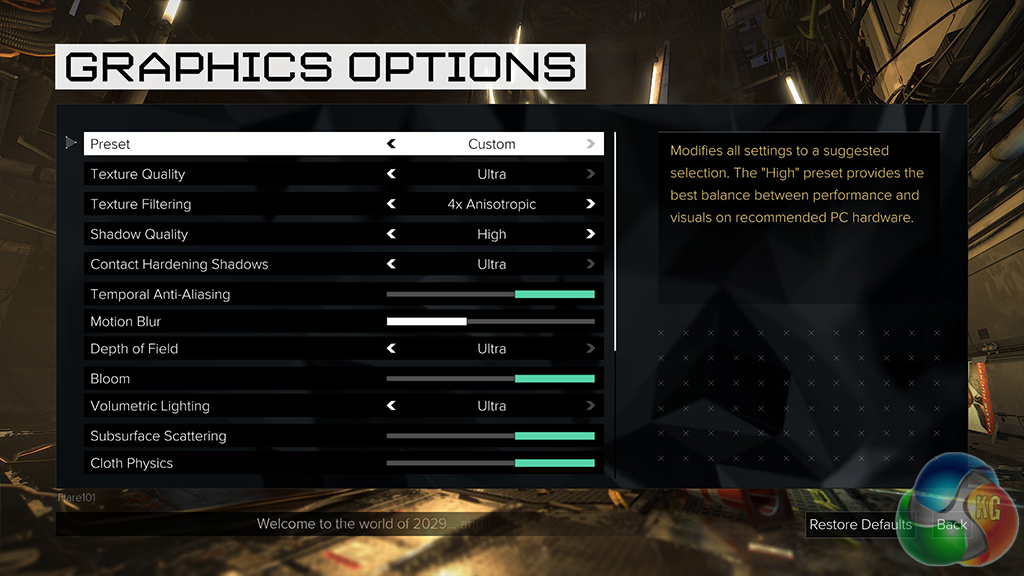1024x576 pixels.
Task: Reduce Depth of Field with left arrow
Action: coord(392,349)
